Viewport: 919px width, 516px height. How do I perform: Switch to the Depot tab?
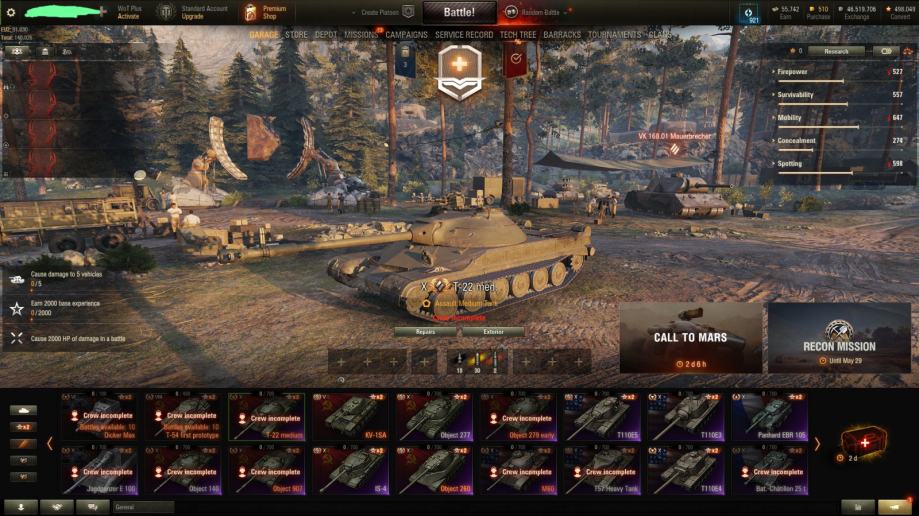coord(326,35)
